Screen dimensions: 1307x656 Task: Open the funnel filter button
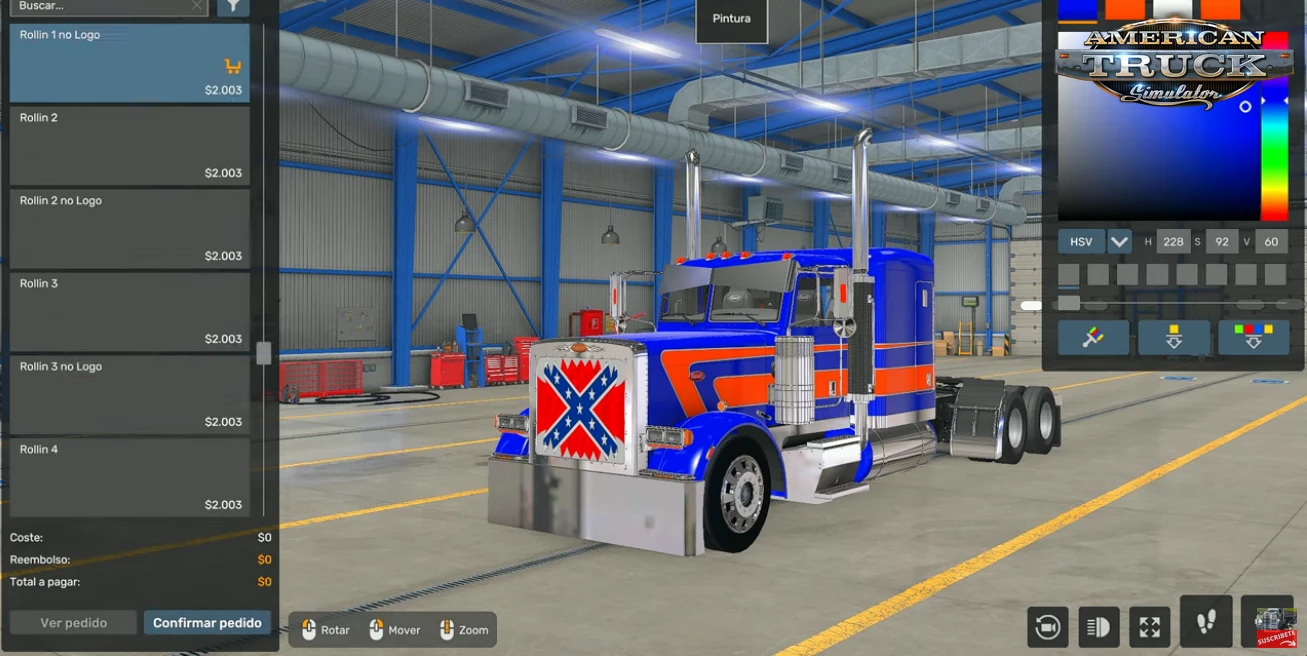coord(233,6)
